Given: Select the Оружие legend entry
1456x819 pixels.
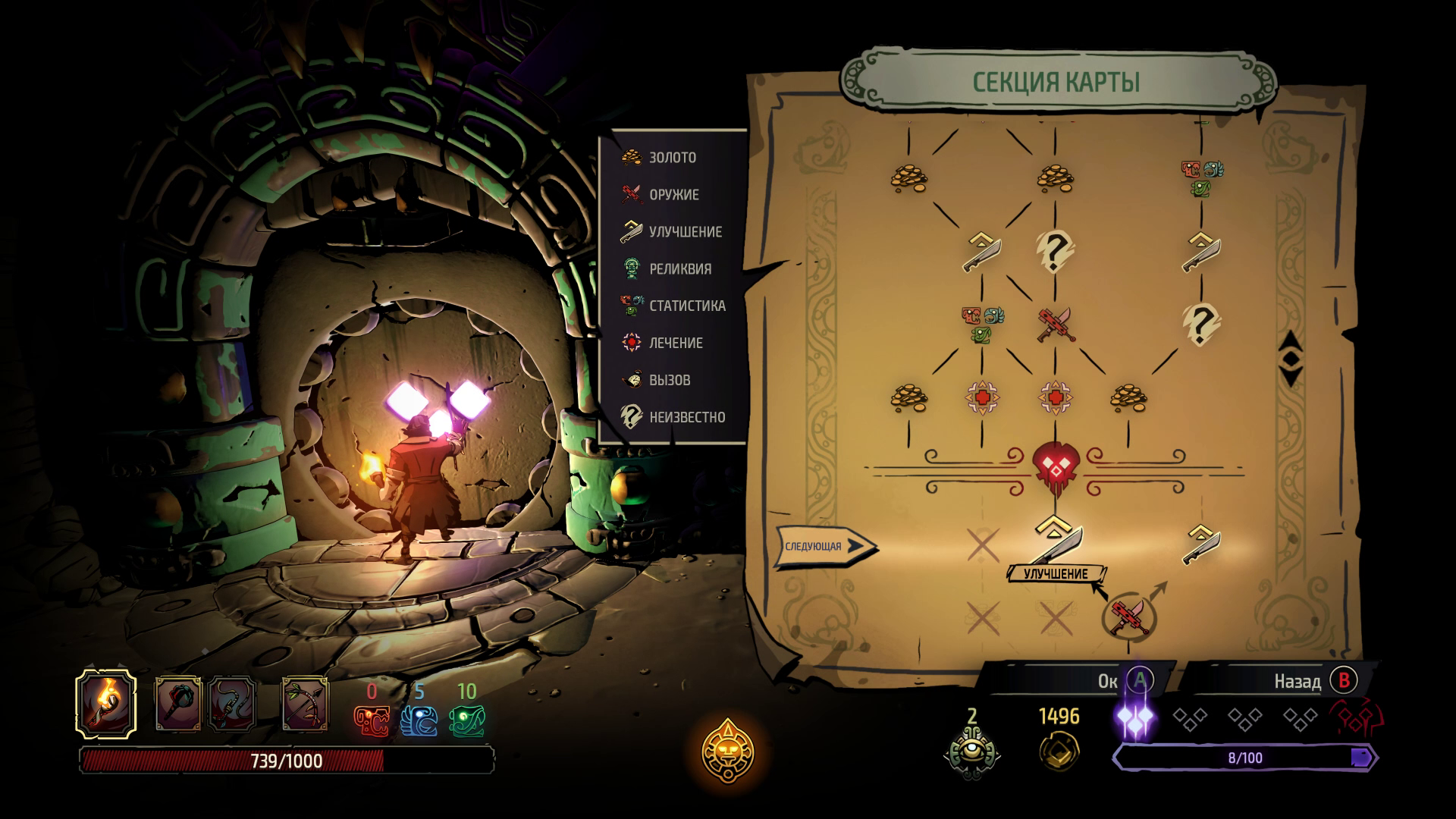Looking at the screenshot, I should click(661, 194).
